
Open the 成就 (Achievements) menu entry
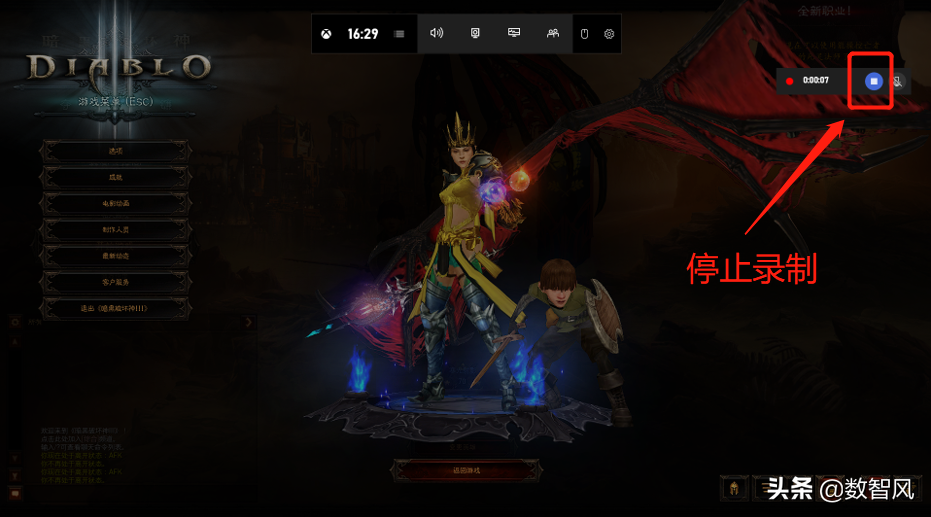(x=115, y=177)
